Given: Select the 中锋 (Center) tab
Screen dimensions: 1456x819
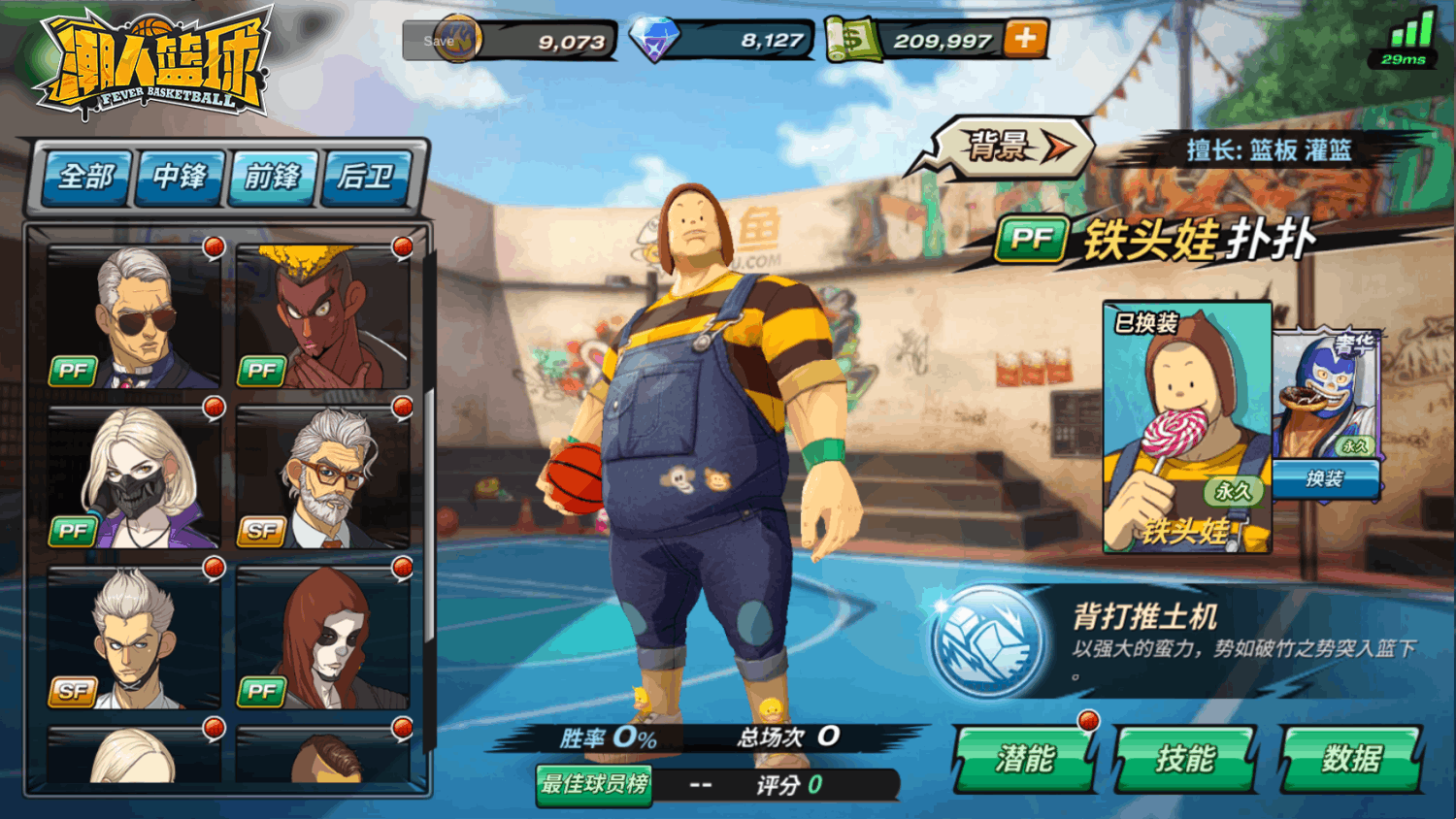Looking at the screenshot, I should [180, 177].
